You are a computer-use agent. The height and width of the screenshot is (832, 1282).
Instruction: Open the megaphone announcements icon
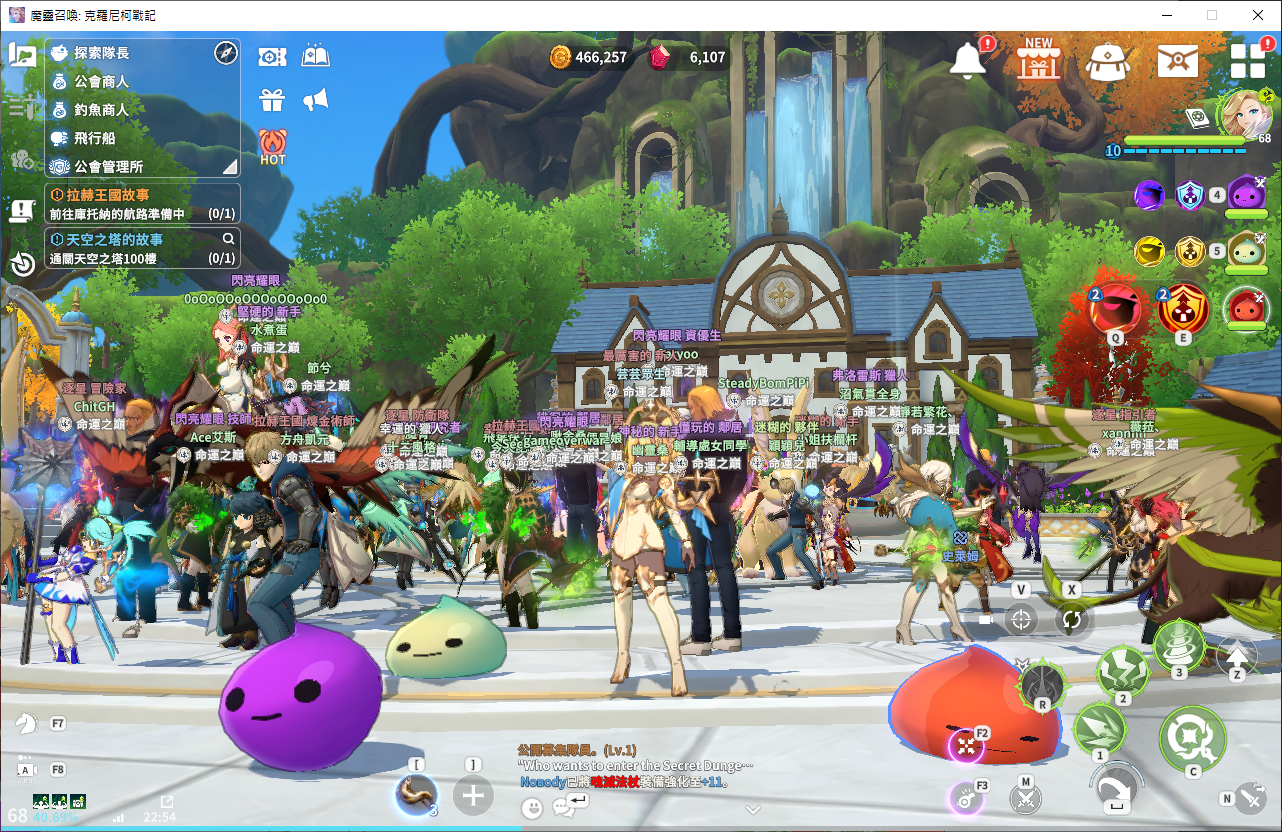pyautogui.click(x=315, y=100)
